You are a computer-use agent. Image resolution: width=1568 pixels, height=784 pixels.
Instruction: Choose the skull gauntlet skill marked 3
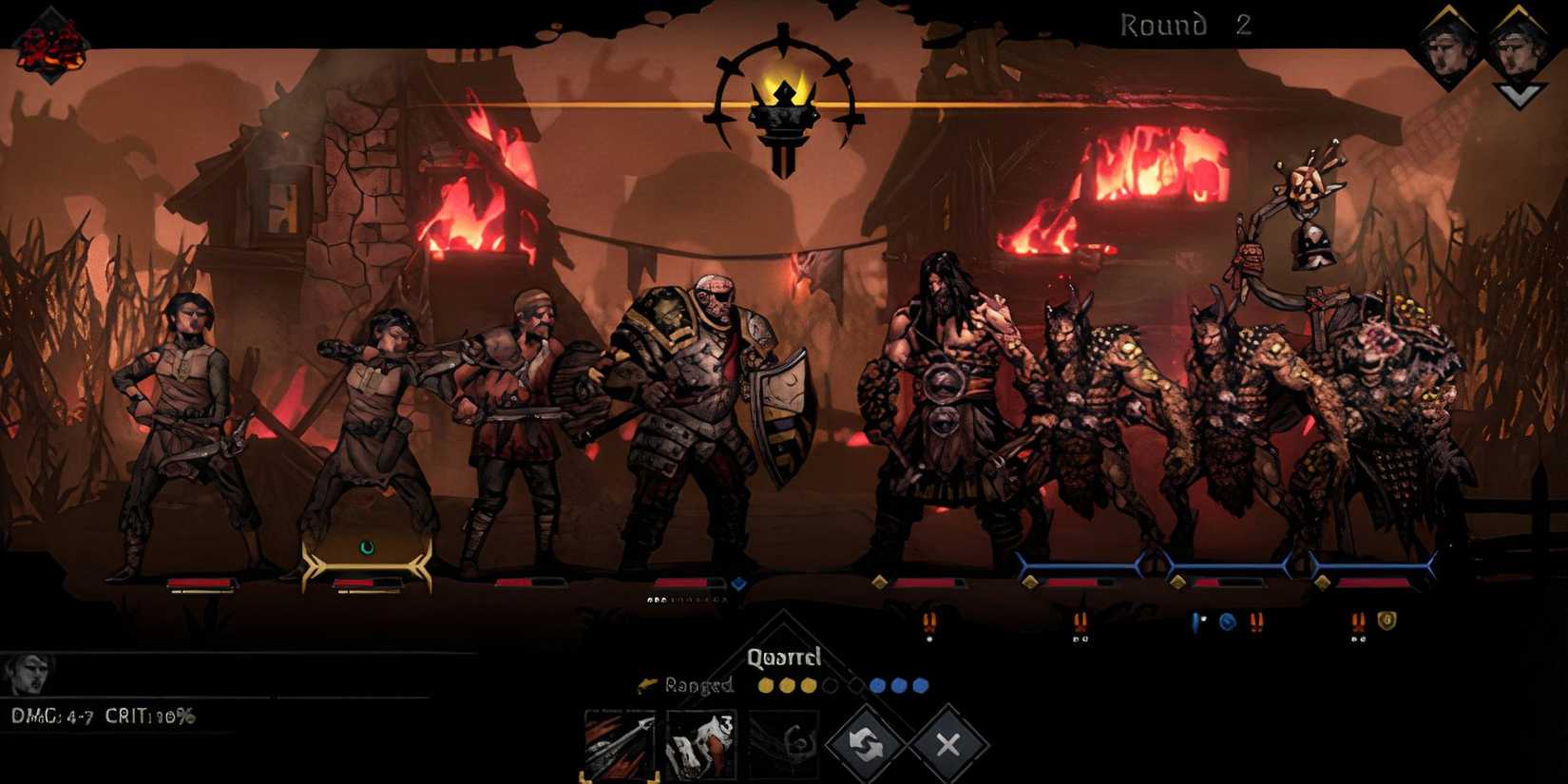[701, 744]
